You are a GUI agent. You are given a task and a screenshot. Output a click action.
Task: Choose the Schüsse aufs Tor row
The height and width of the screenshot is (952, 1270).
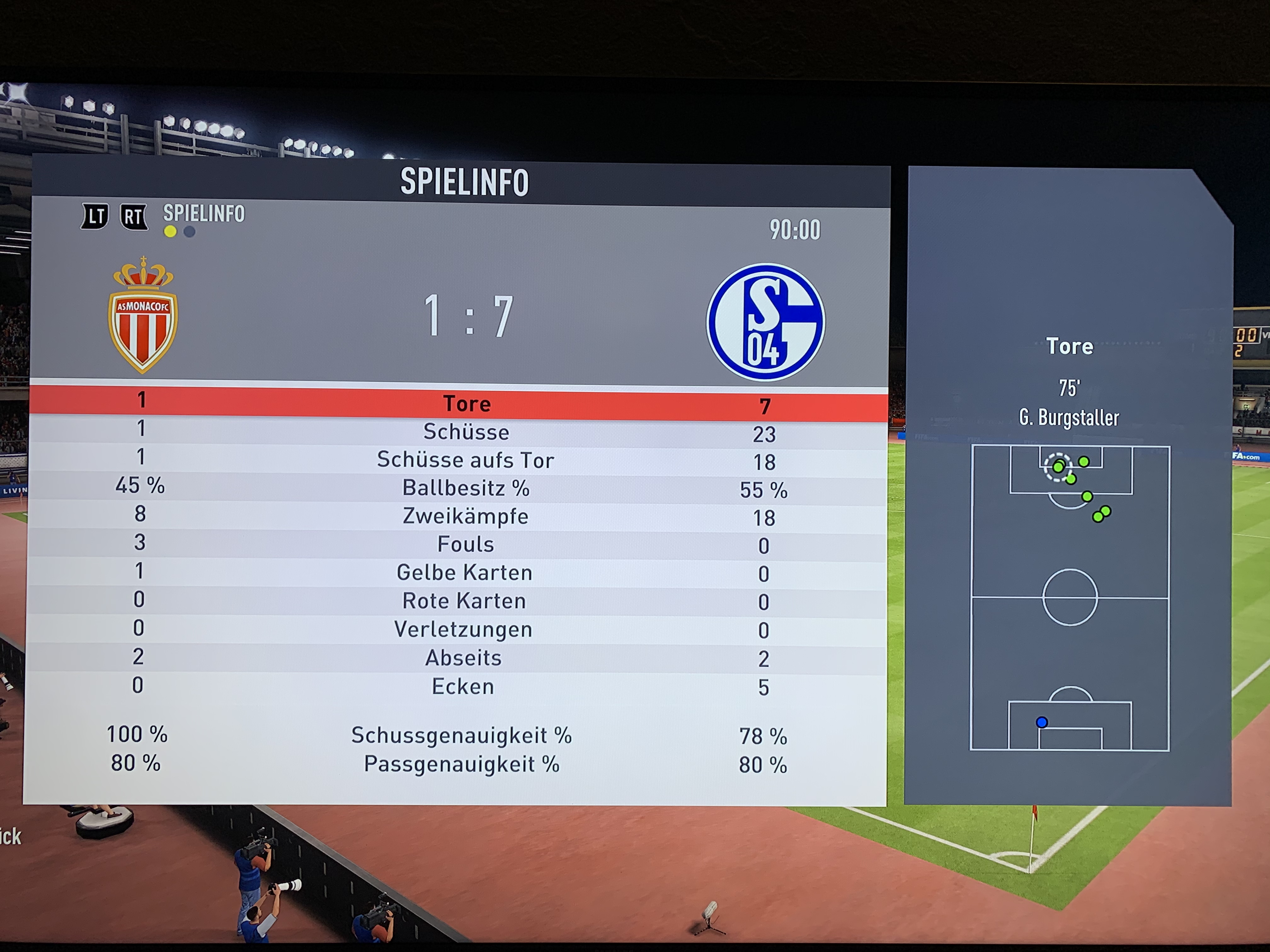coord(465,460)
